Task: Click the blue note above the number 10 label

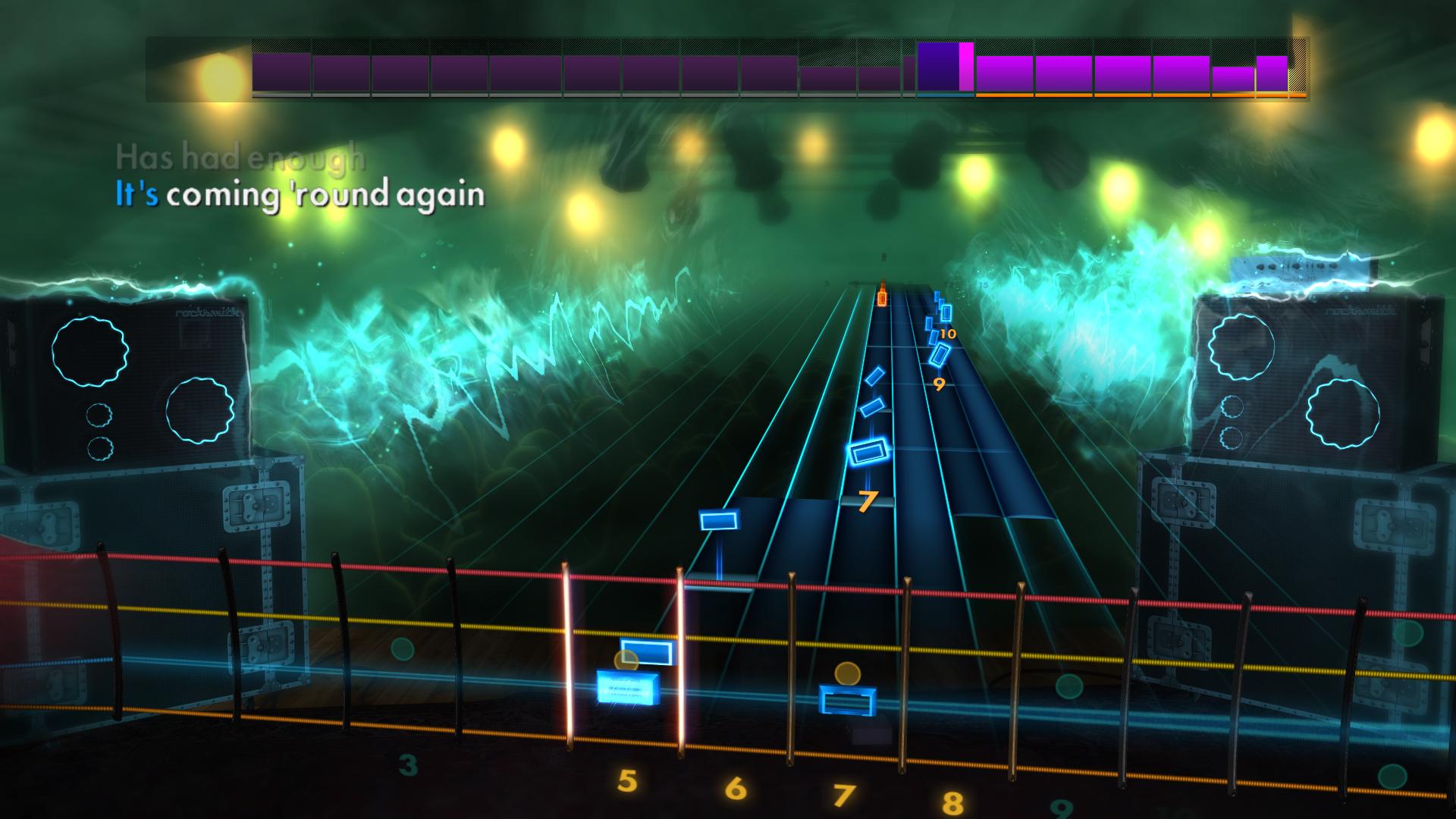Action: pyautogui.click(x=945, y=312)
